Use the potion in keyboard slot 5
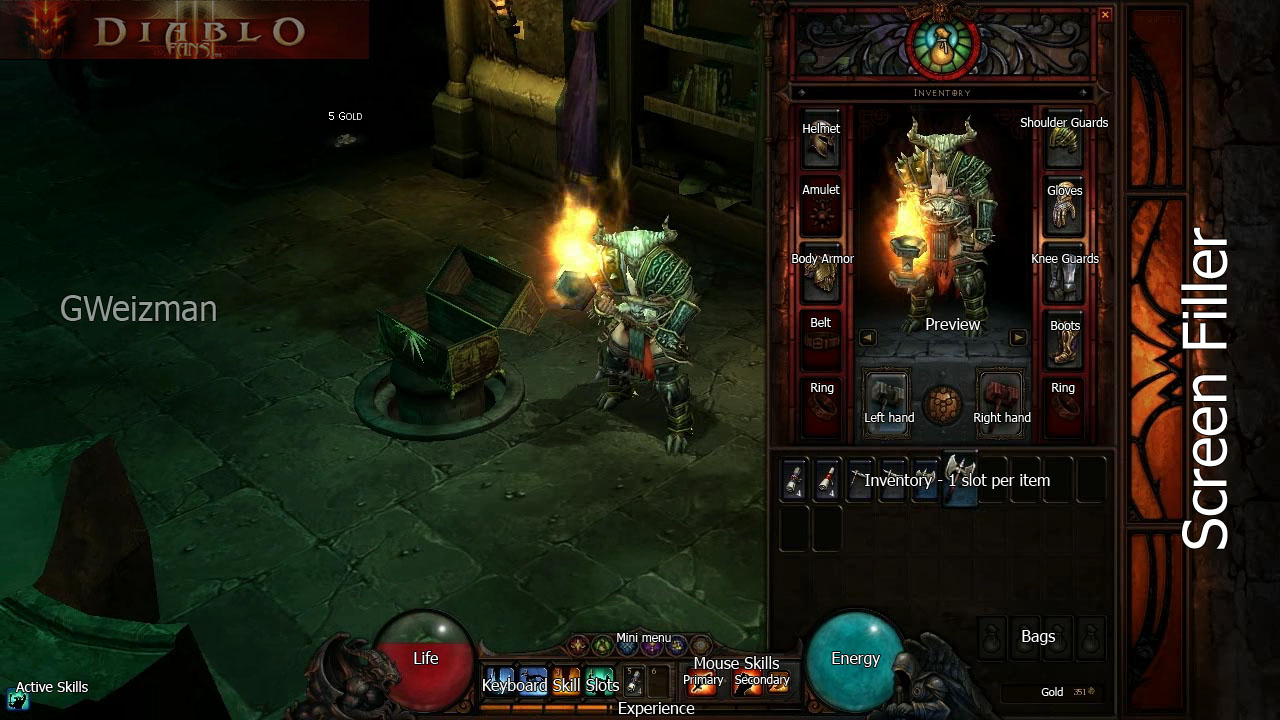This screenshot has width=1280, height=720. click(634, 681)
